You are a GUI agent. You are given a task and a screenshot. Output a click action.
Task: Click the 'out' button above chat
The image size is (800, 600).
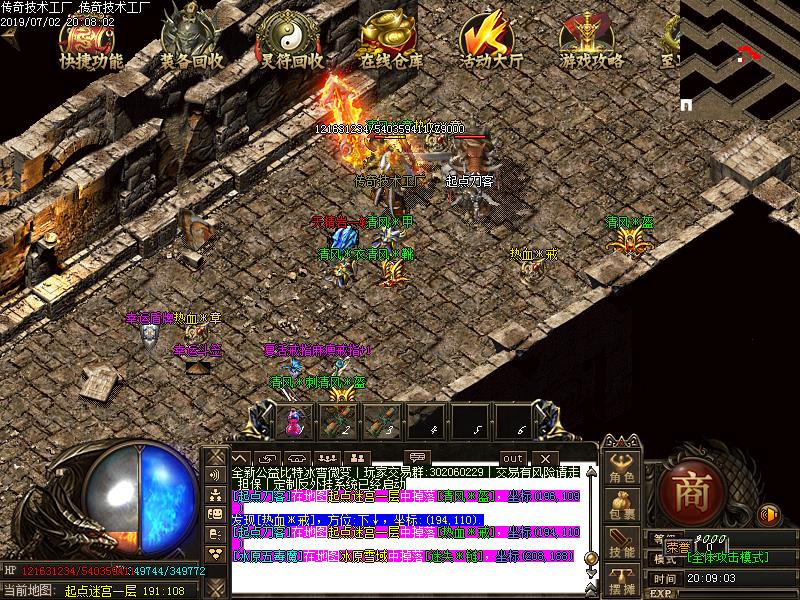point(512,458)
